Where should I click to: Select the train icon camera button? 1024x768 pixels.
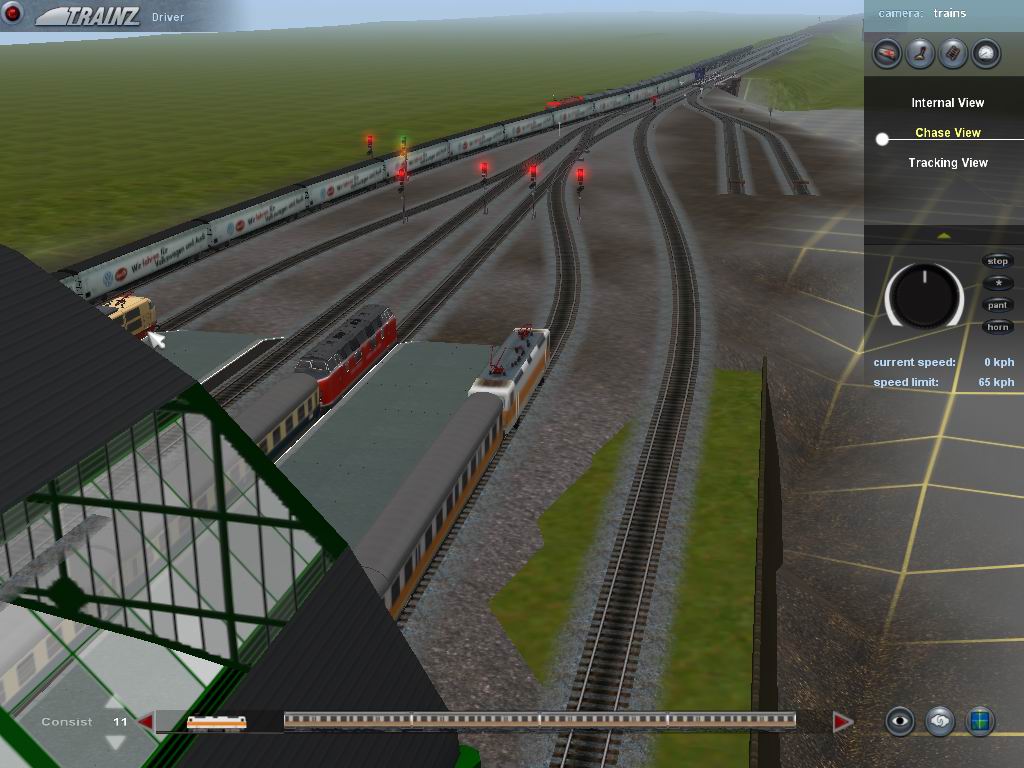[887, 53]
